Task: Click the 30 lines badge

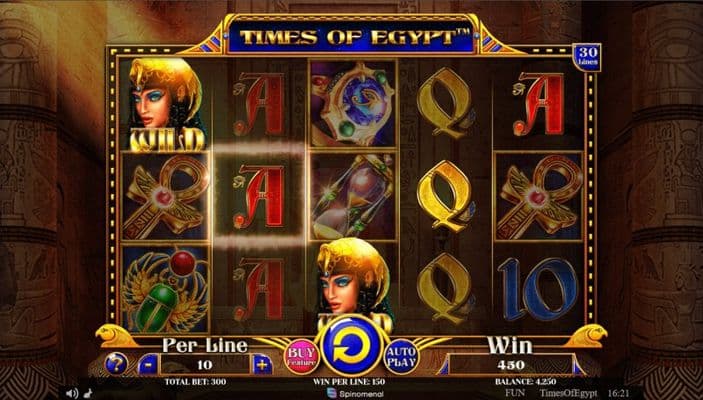Action: [x=586, y=57]
